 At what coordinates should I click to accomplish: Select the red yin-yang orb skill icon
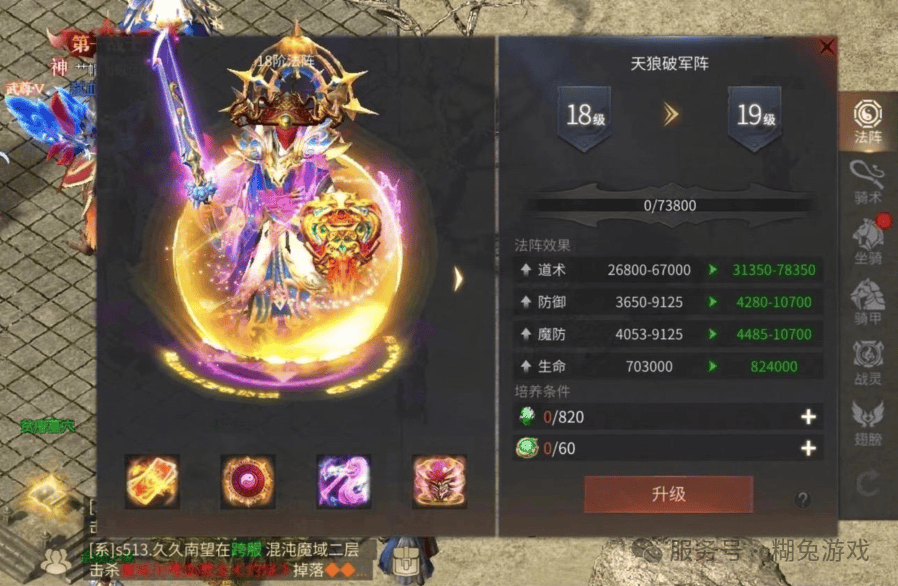coord(248,481)
